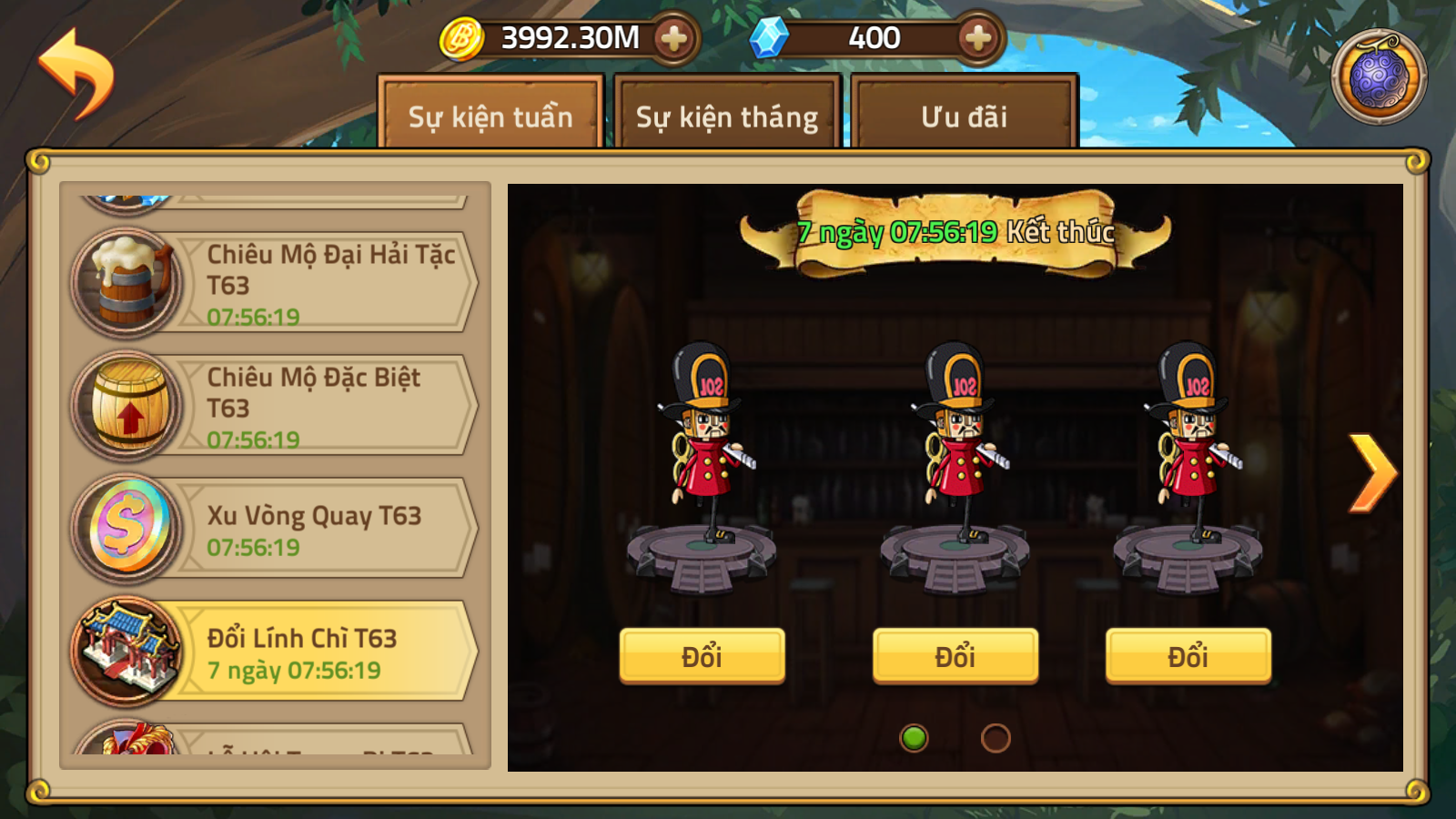Add more blue gems with plus button
Viewport: 1456px width, 819px height.
click(977, 38)
